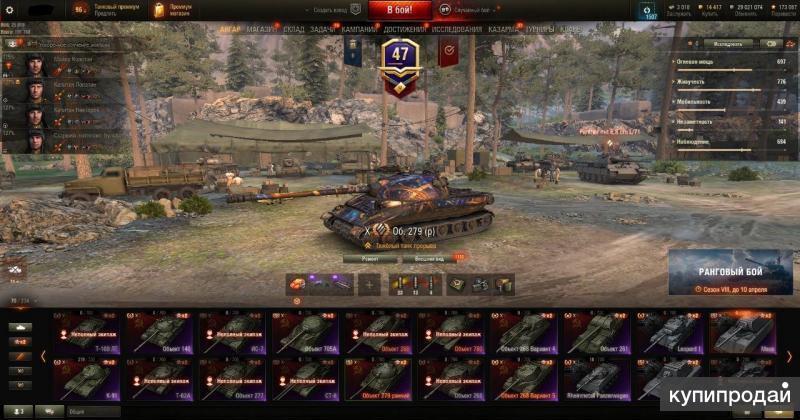
Task: Switch to the «Склад» tab
Action: click(x=294, y=30)
